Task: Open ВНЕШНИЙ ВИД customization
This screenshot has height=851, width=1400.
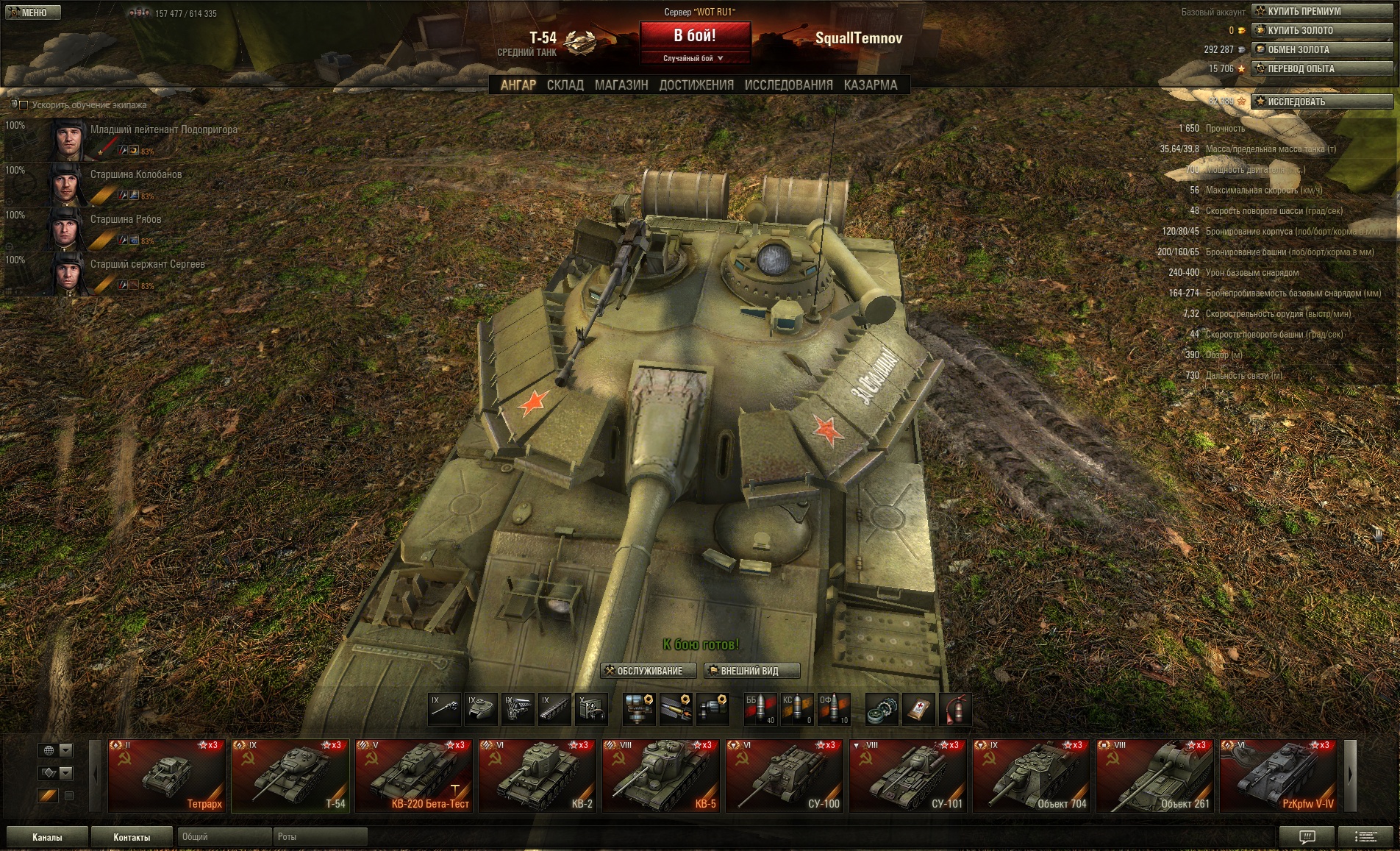Action: (x=751, y=671)
